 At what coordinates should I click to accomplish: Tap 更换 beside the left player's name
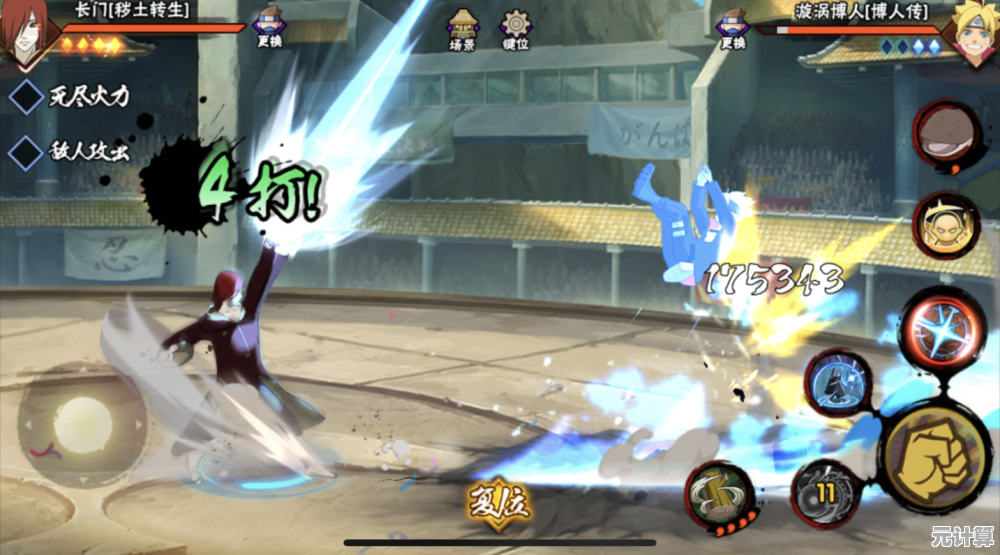pos(269,28)
